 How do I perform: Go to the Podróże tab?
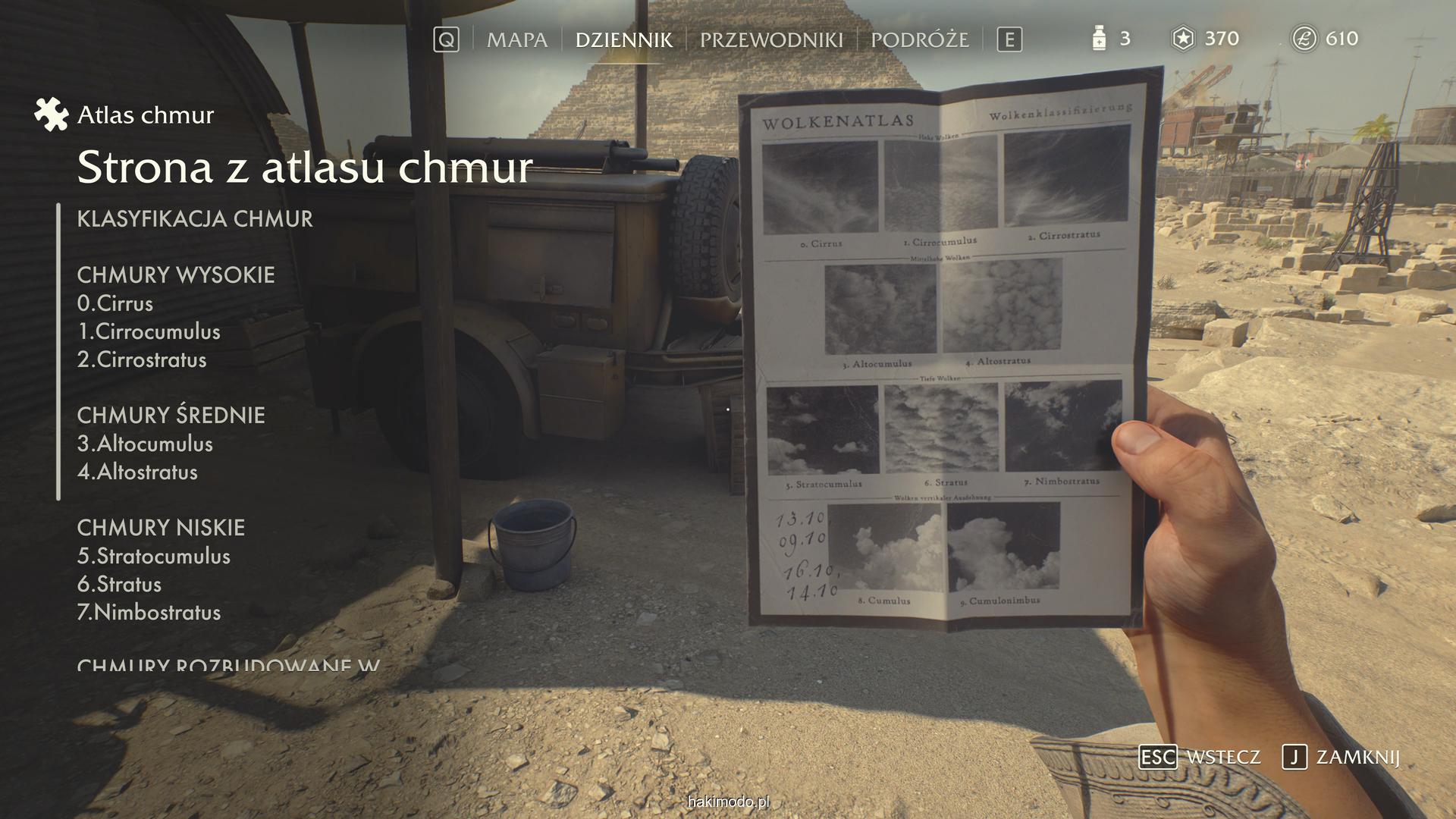click(919, 39)
